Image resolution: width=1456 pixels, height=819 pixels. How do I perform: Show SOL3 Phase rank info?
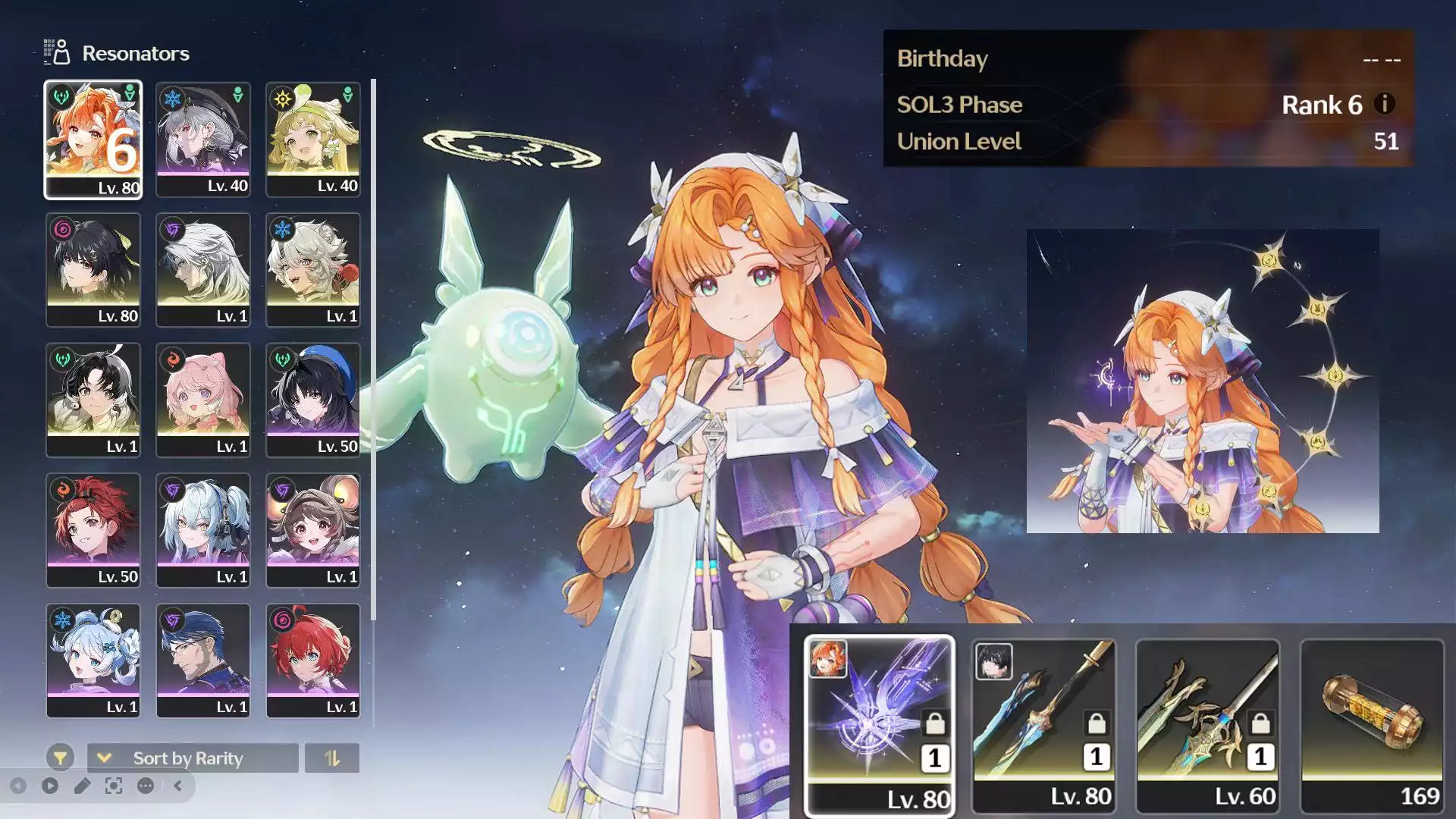tap(1385, 104)
